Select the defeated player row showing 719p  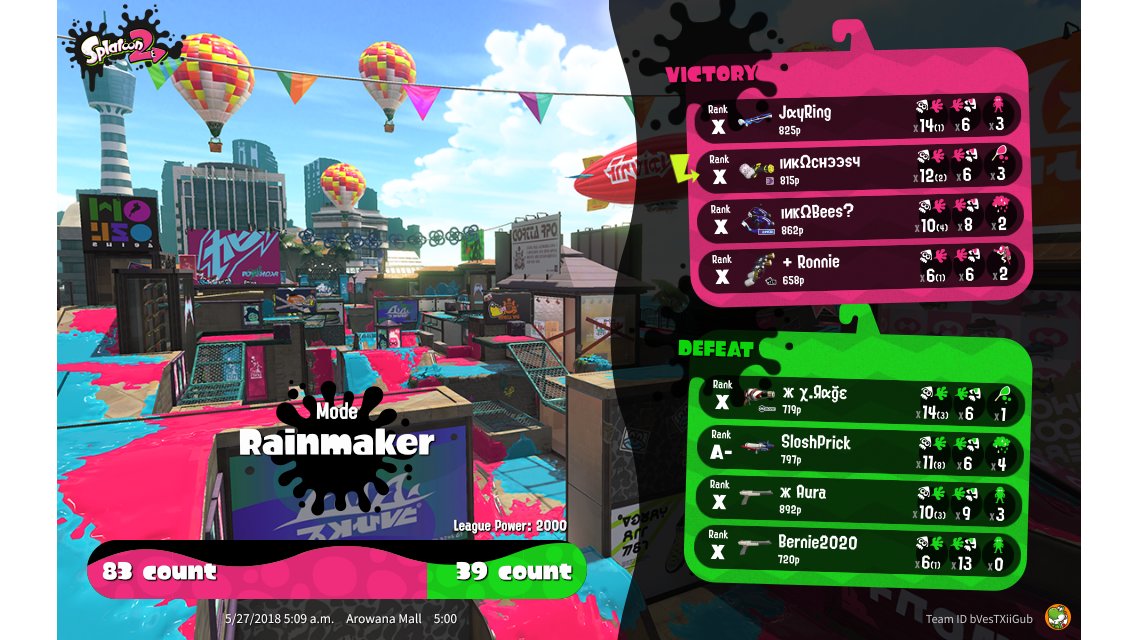pos(860,398)
